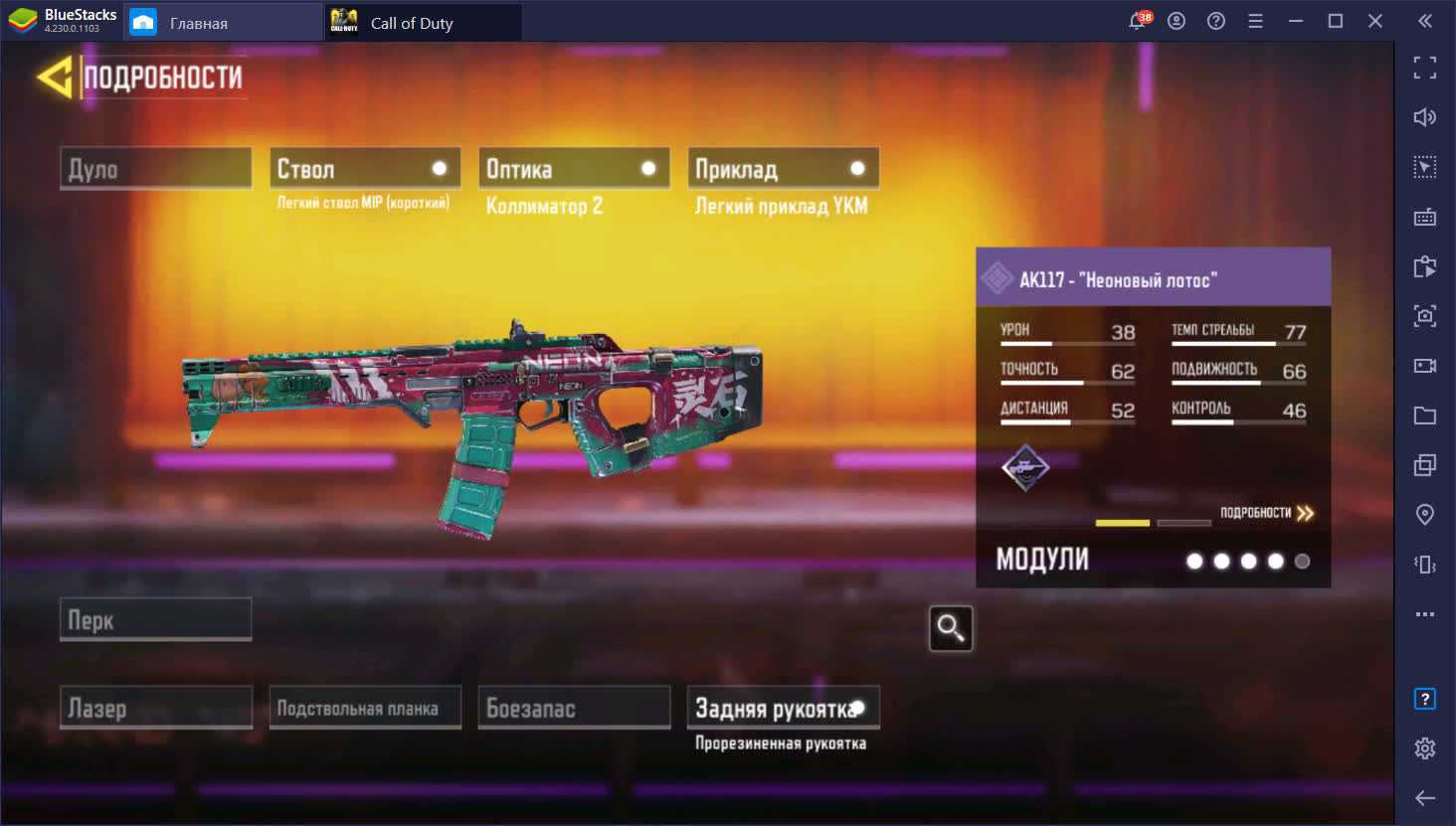Open the Задняя рукоятка slot
1456x826 pixels.
click(x=783, y=708)
